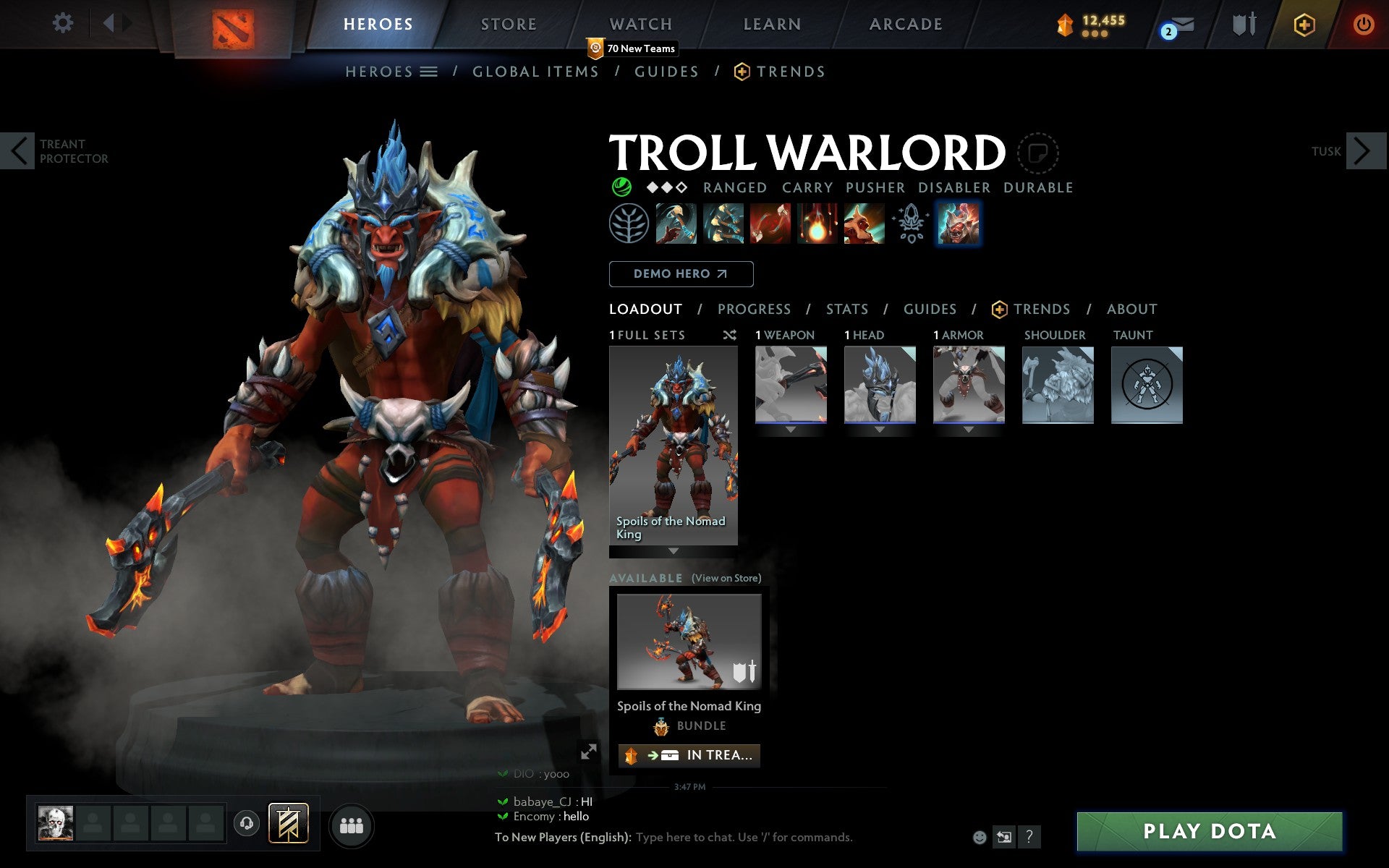Open the ARCADE menu

pyautogui.click(x=904, y=24)
